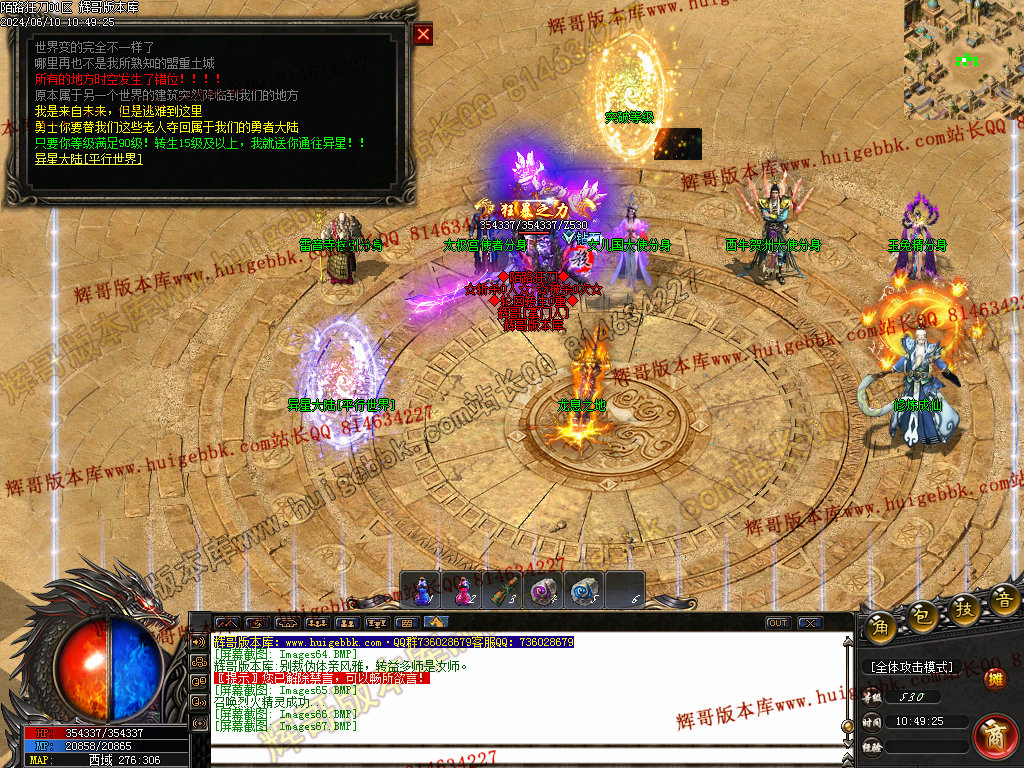Click the OUT button above chat
The height and width of the screenshot is (768, 1024).
777,623
